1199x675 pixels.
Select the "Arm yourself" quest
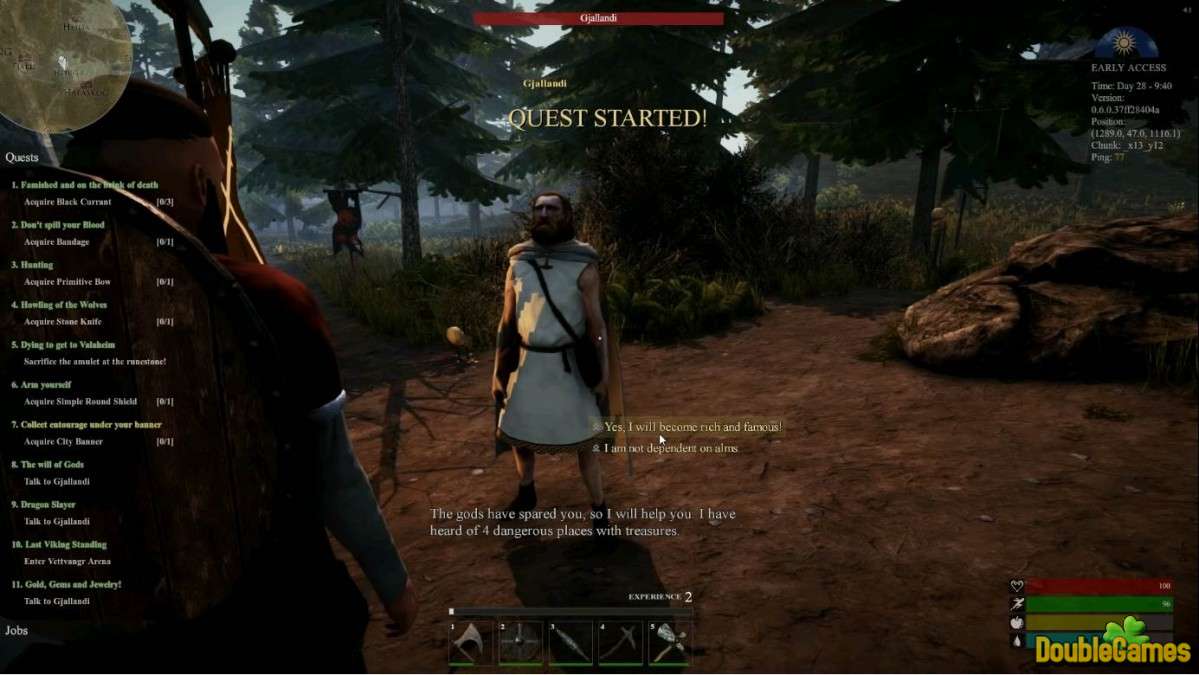(x=46, y=385)
